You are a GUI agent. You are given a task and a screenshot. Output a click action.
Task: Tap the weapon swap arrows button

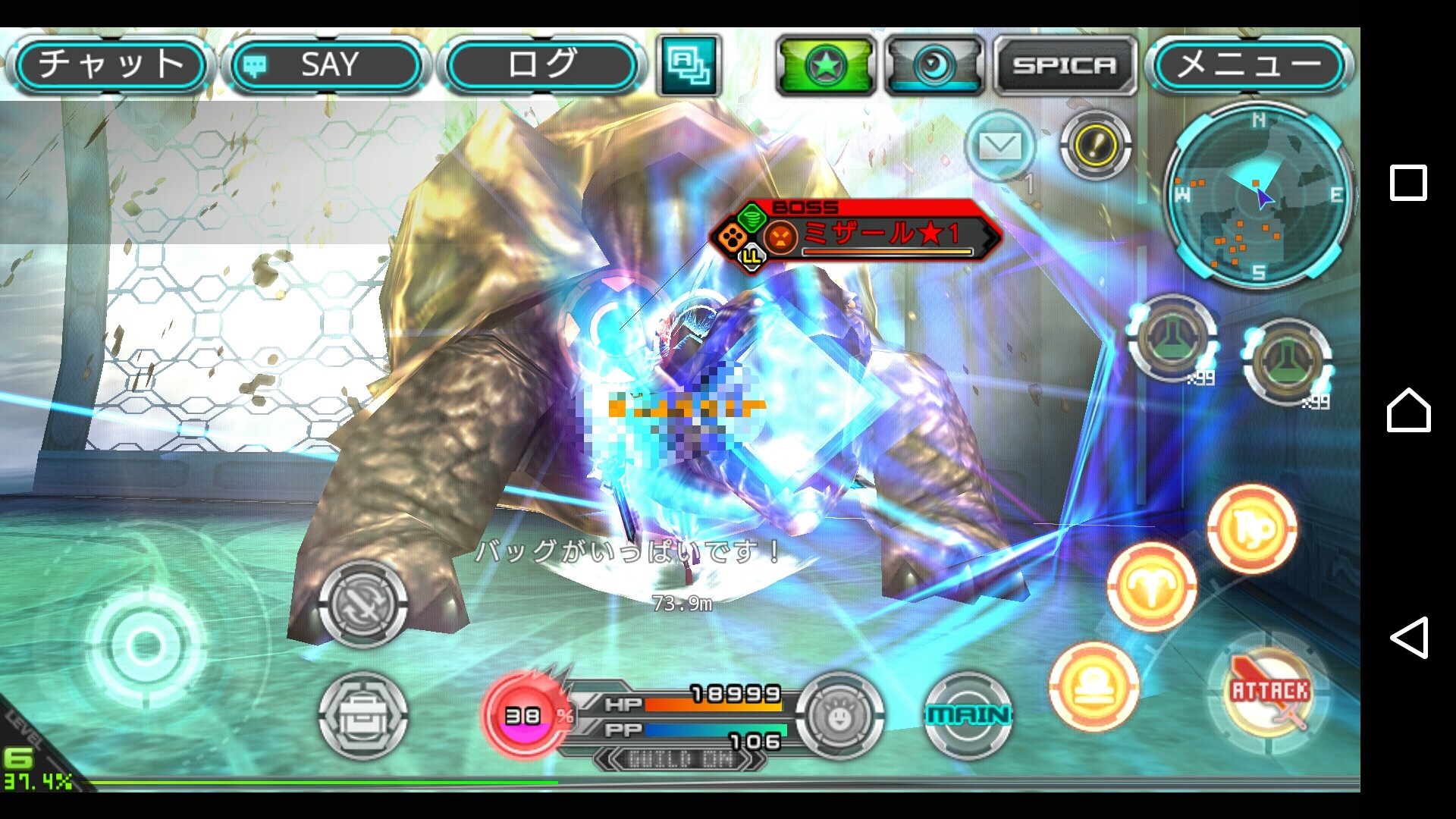coord(362,604)
